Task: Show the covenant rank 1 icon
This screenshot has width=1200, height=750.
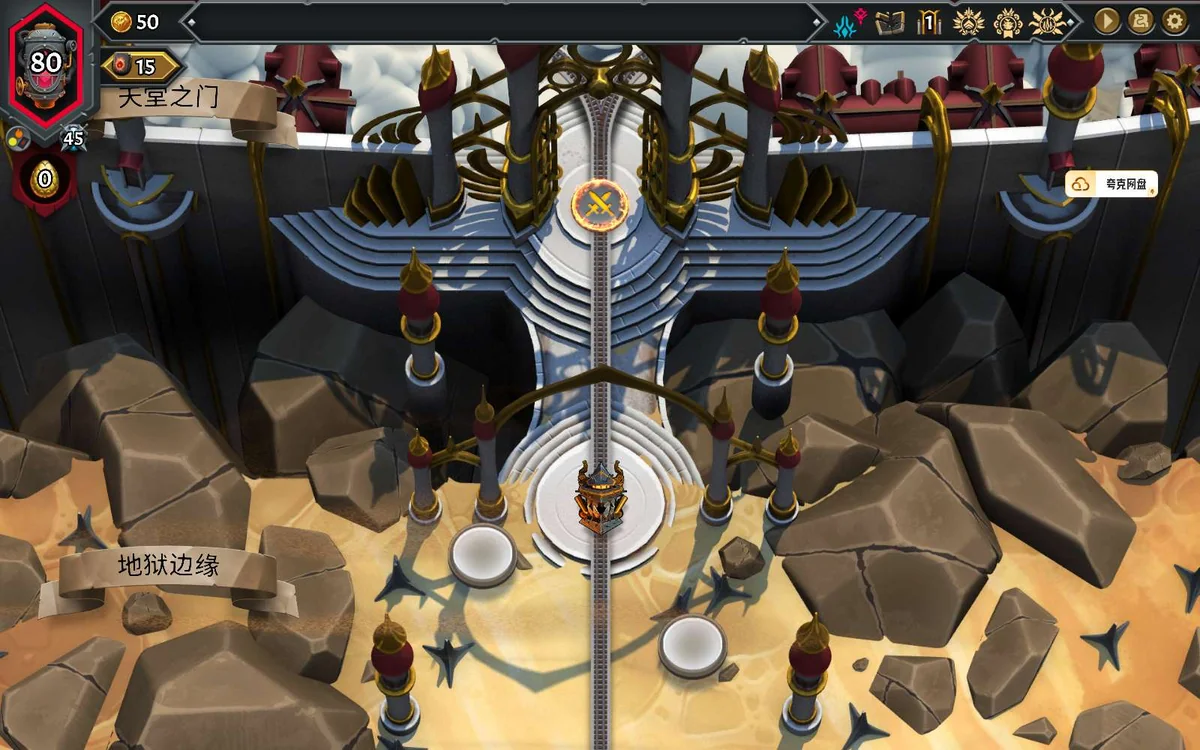Action: click(930, 22)
